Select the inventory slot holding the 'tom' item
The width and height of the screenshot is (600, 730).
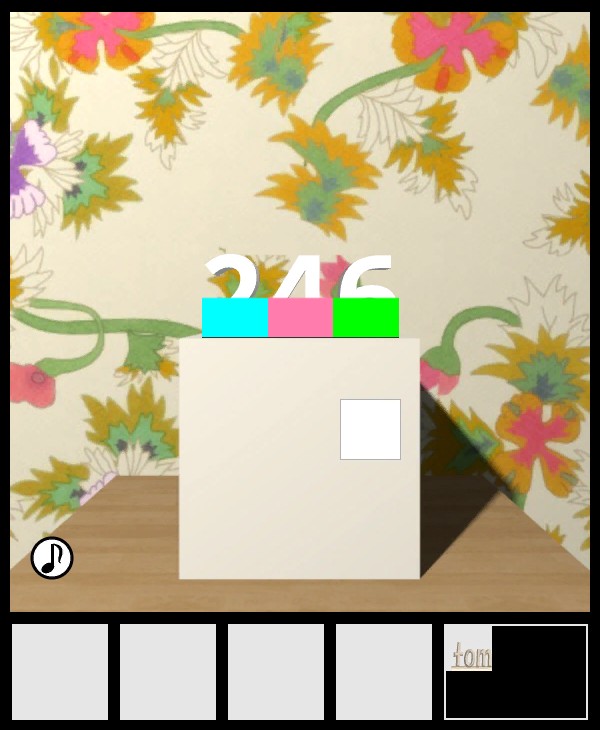tap(515, 671)
